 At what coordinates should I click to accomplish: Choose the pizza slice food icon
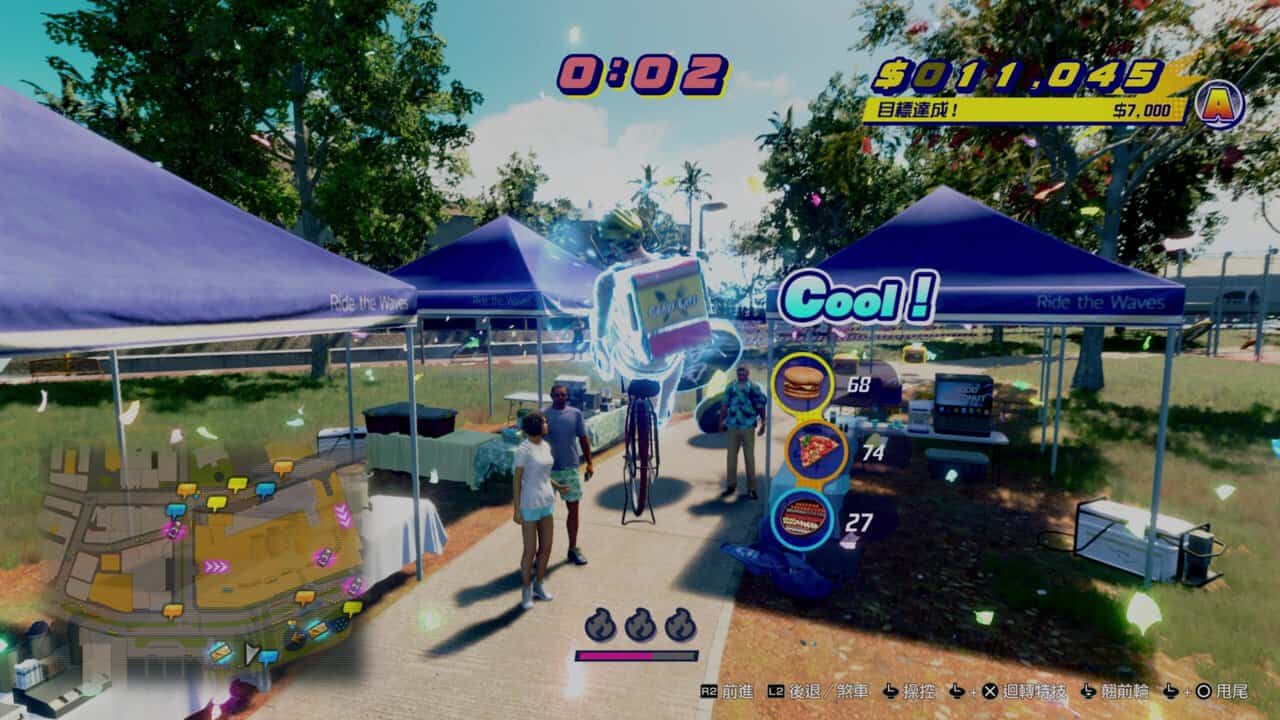pos(816,450)
